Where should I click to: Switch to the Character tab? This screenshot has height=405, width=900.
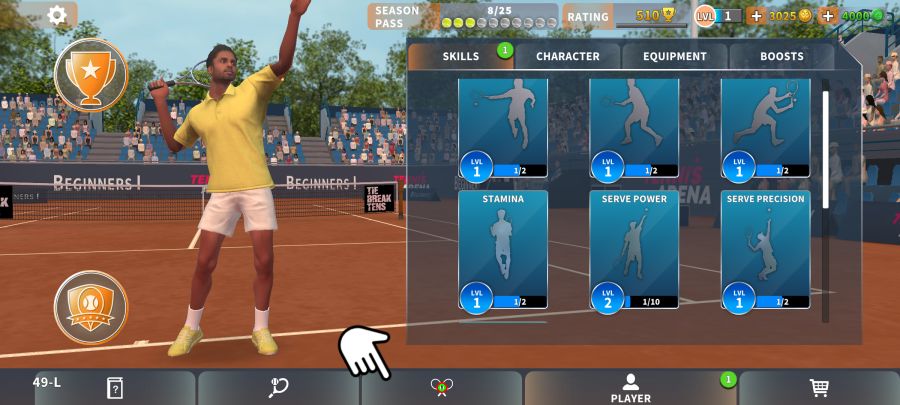click(x=568, y=57)
